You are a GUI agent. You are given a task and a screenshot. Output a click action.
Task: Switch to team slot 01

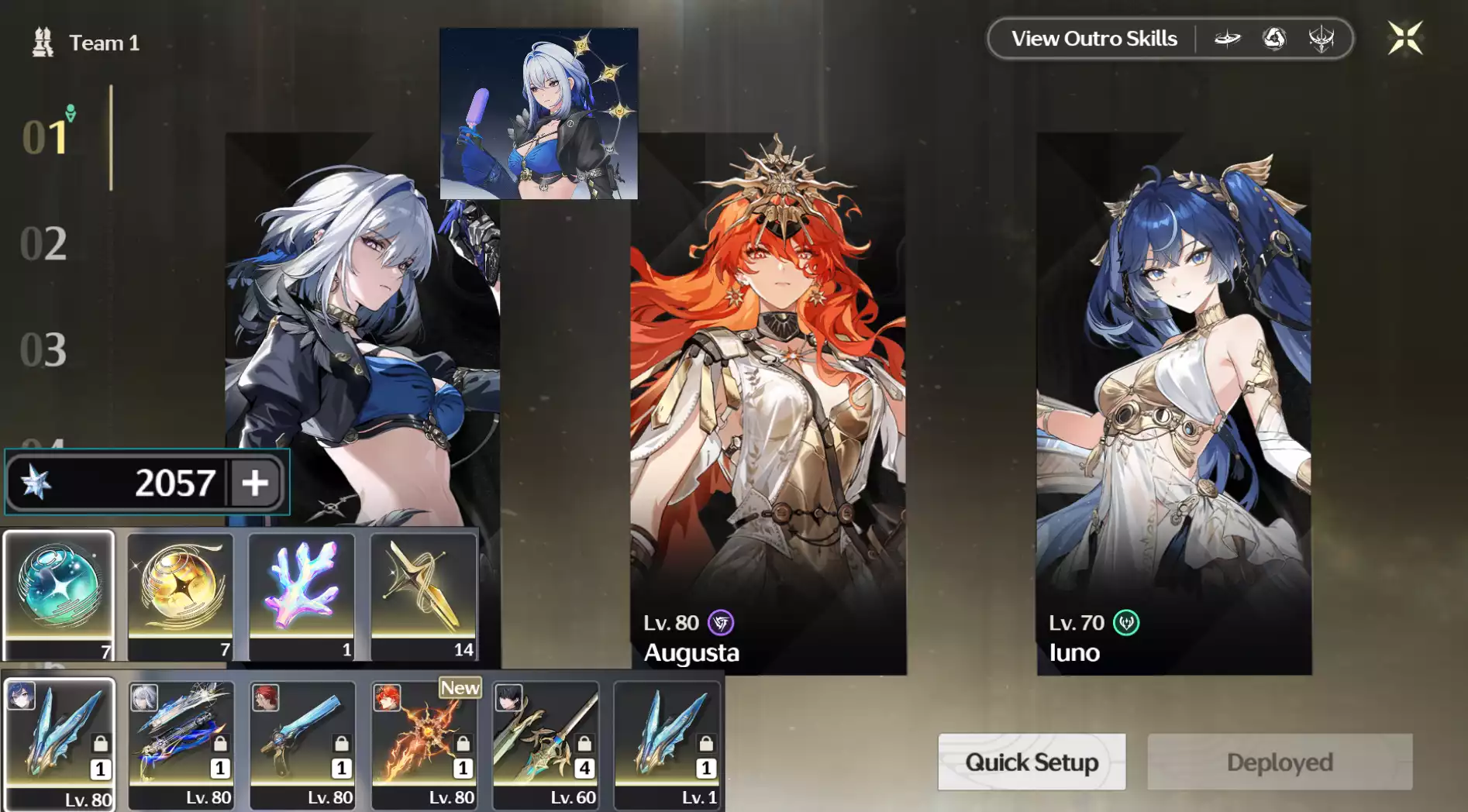pyautogui.click(x=45, y=137)
